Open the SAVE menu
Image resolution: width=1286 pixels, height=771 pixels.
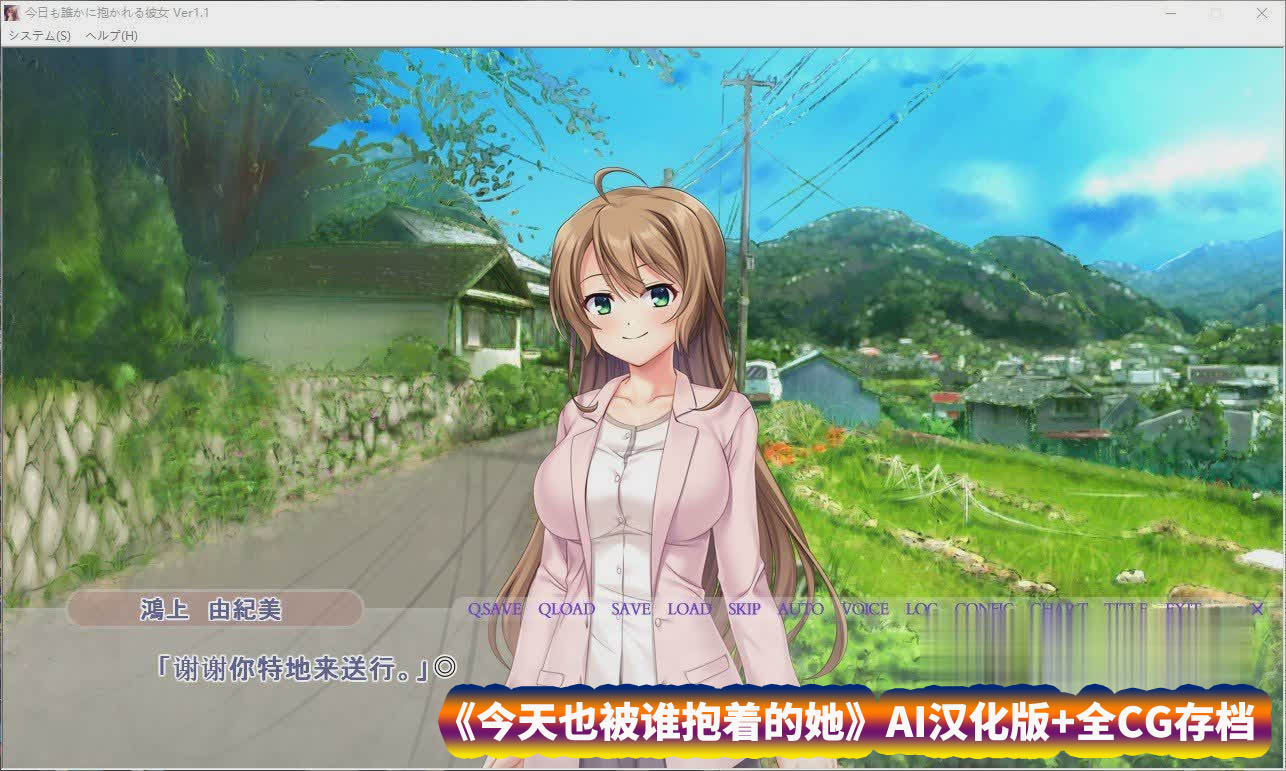pyautogui.click(x=631, y=609)
